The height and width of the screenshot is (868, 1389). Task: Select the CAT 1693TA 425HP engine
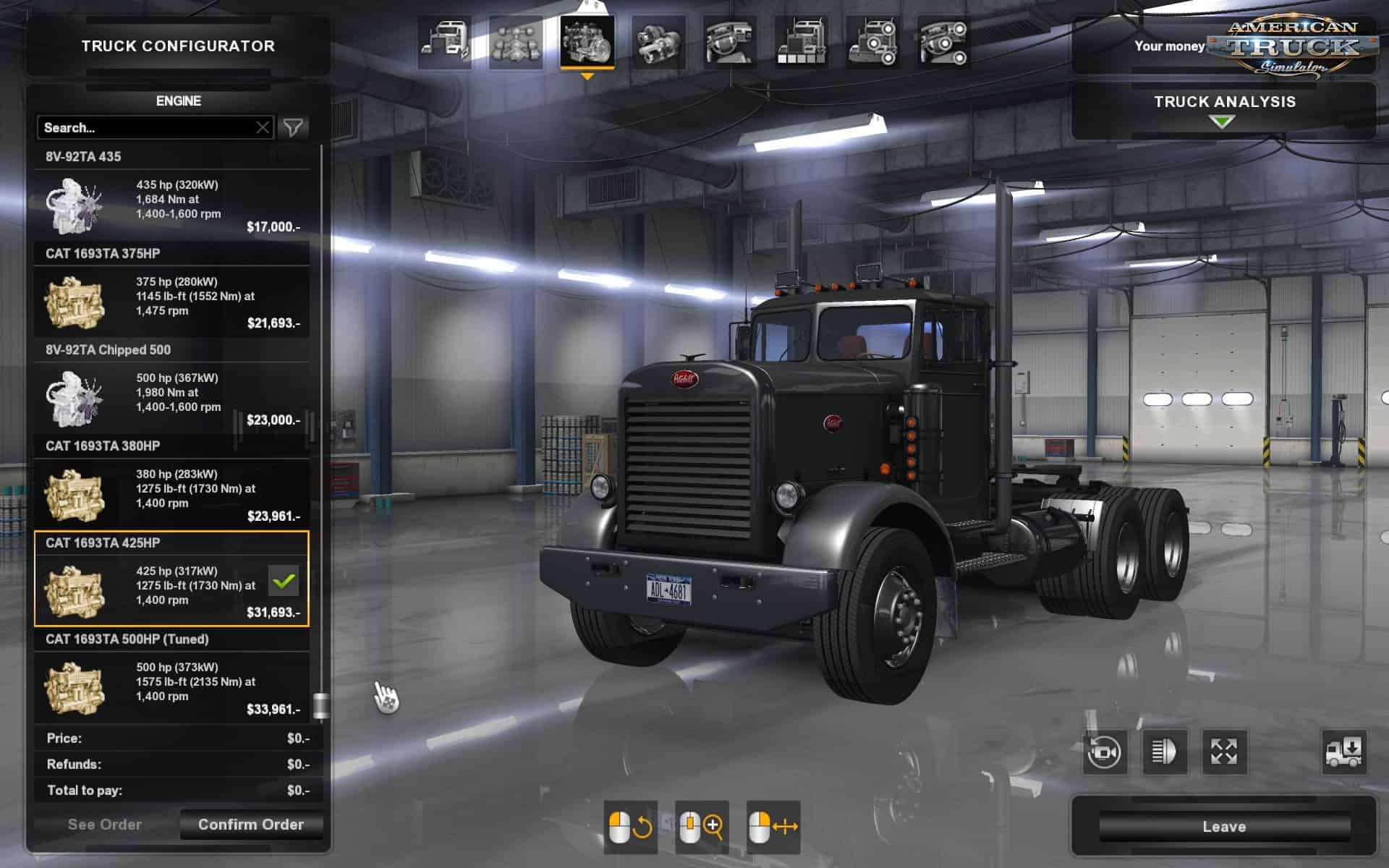[x=171, y=581]
